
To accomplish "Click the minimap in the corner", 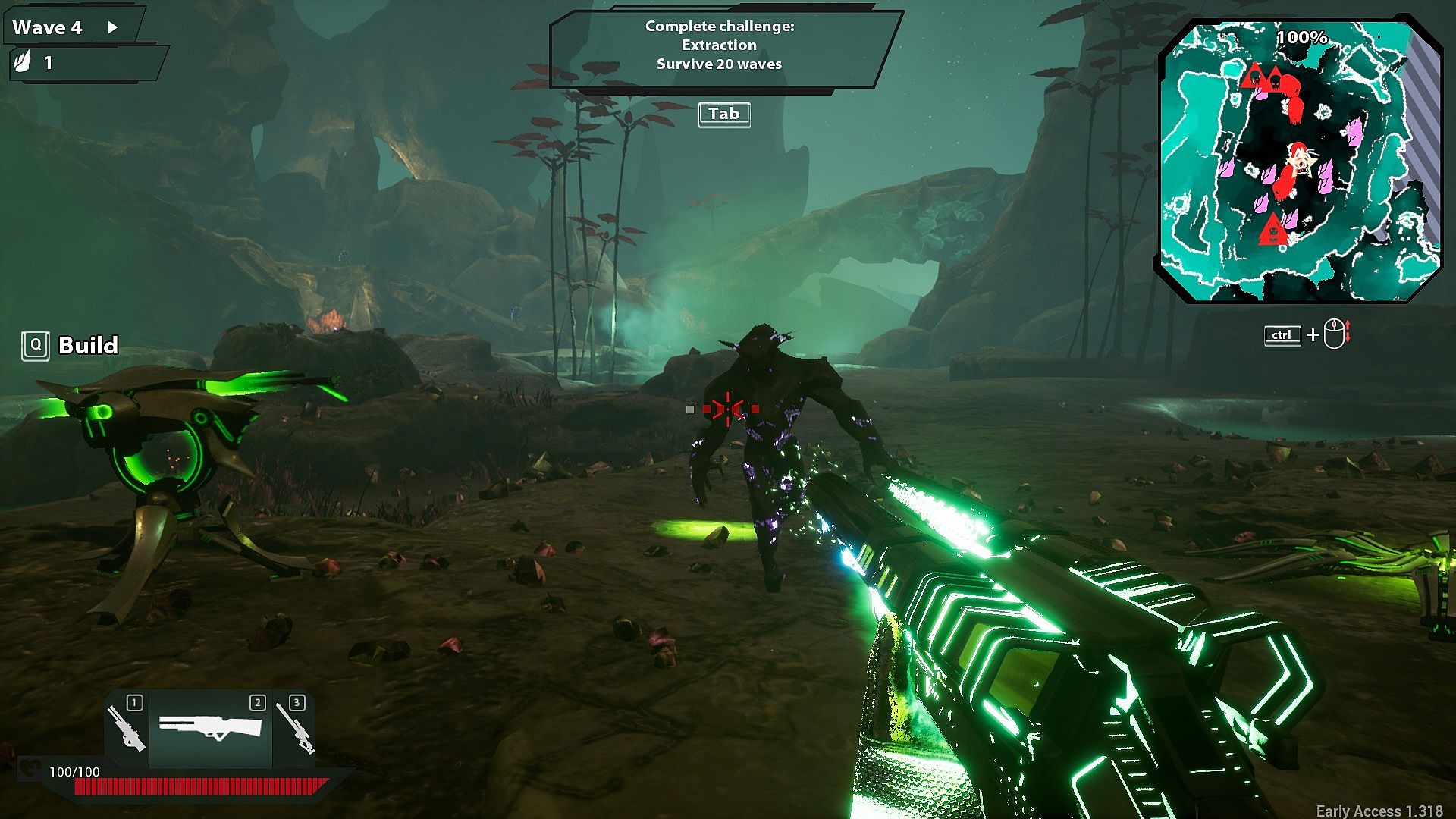I will 1298,161.
